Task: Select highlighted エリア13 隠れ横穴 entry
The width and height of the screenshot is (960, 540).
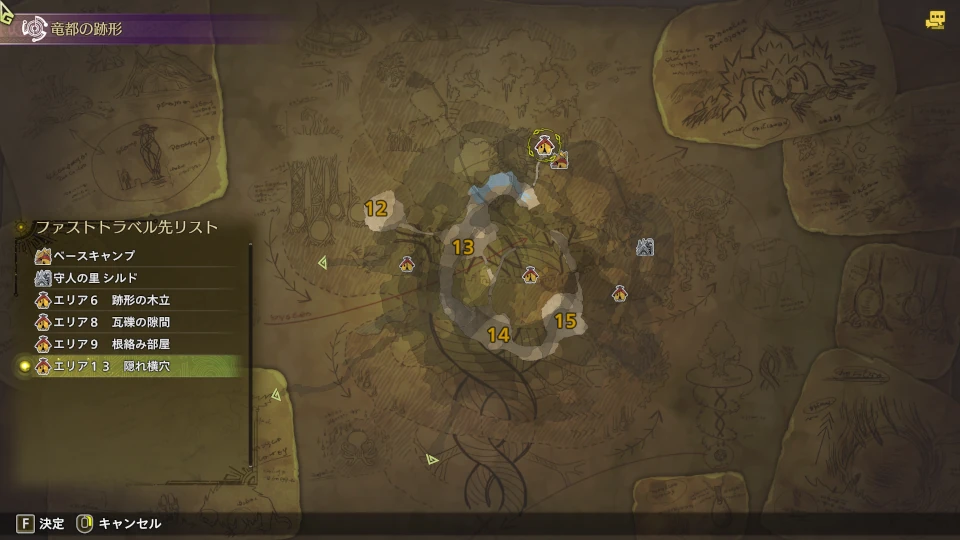Action: tap(112, 367)
